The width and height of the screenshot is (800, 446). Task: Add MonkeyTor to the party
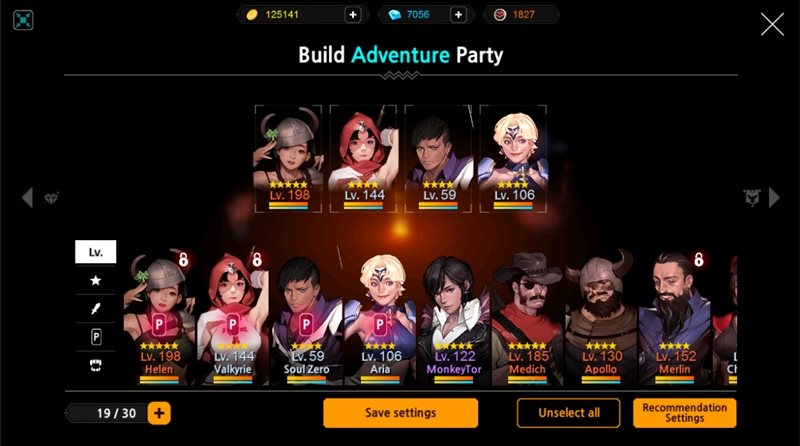(453, 318)
